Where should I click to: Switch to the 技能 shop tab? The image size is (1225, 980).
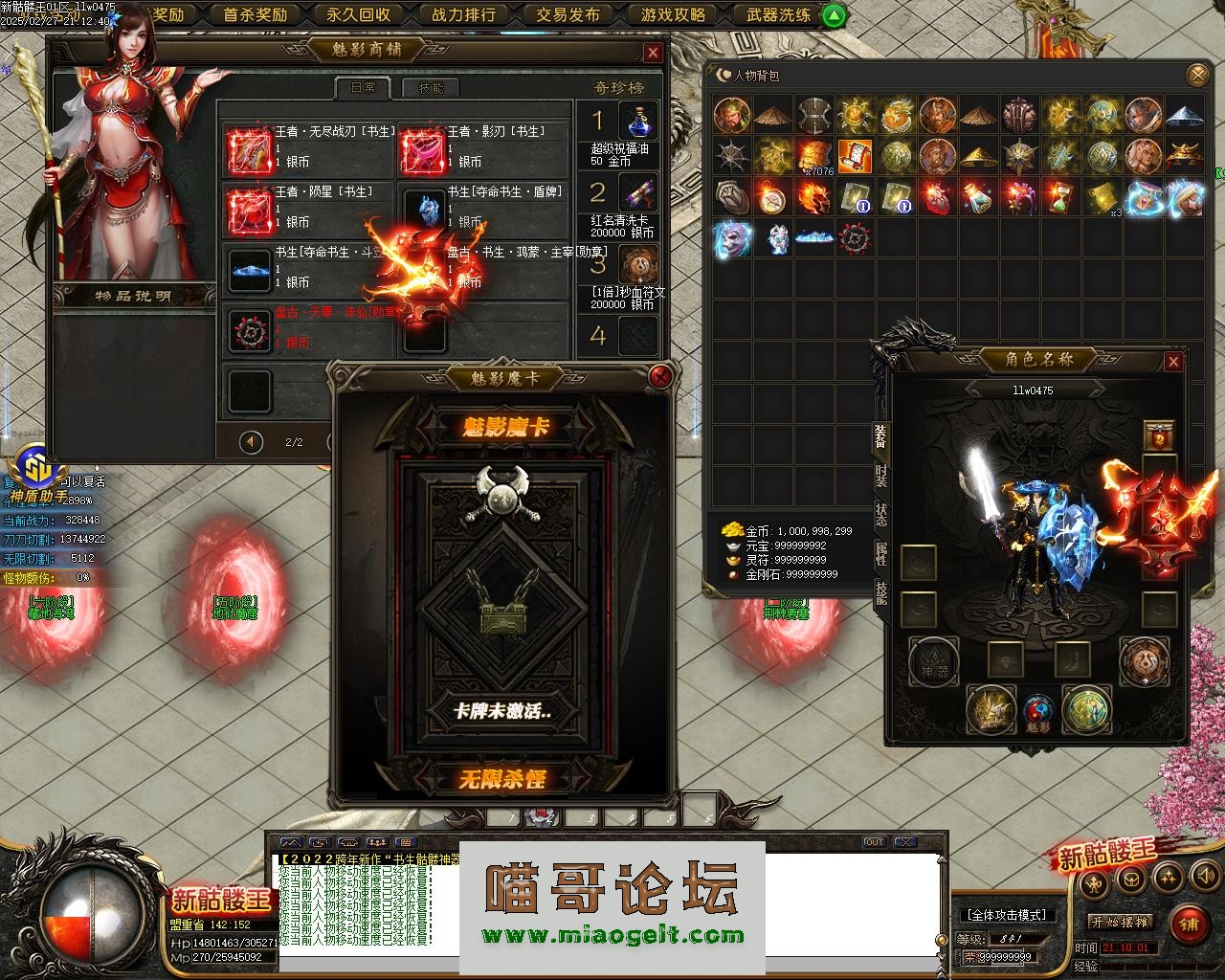430,88
